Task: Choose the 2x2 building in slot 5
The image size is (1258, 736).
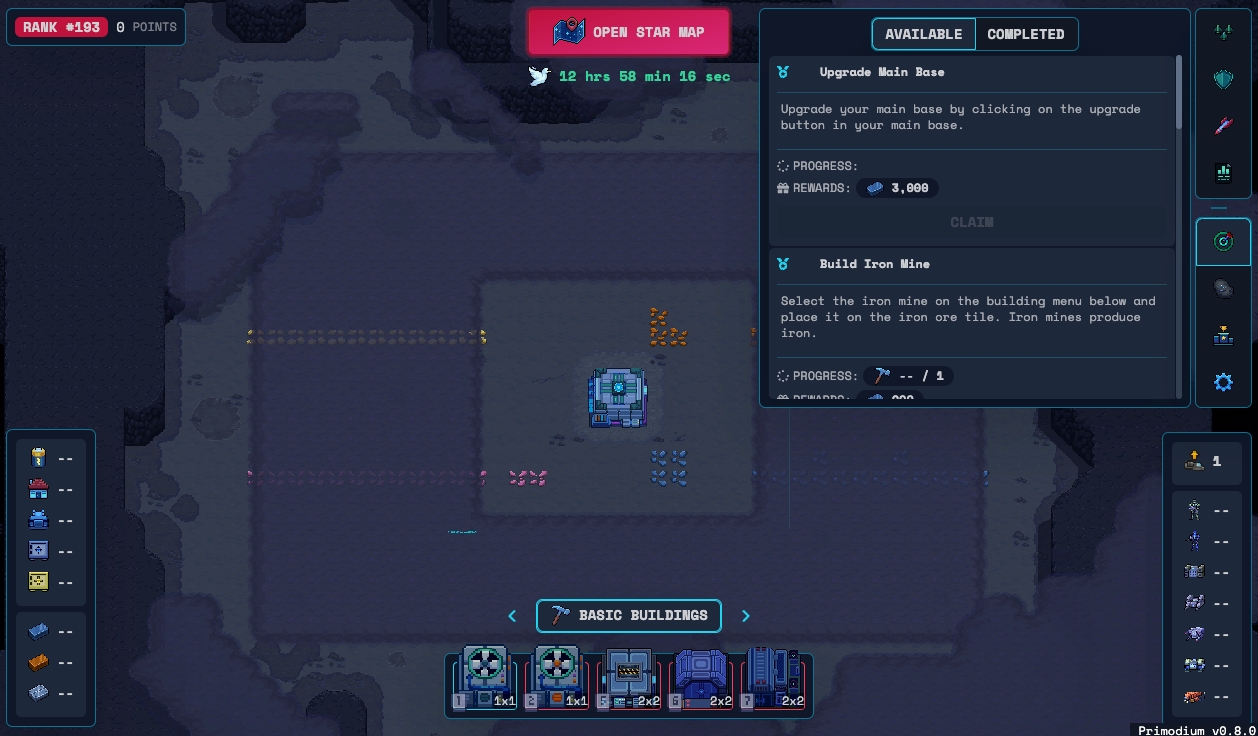Action: (630, 679)
